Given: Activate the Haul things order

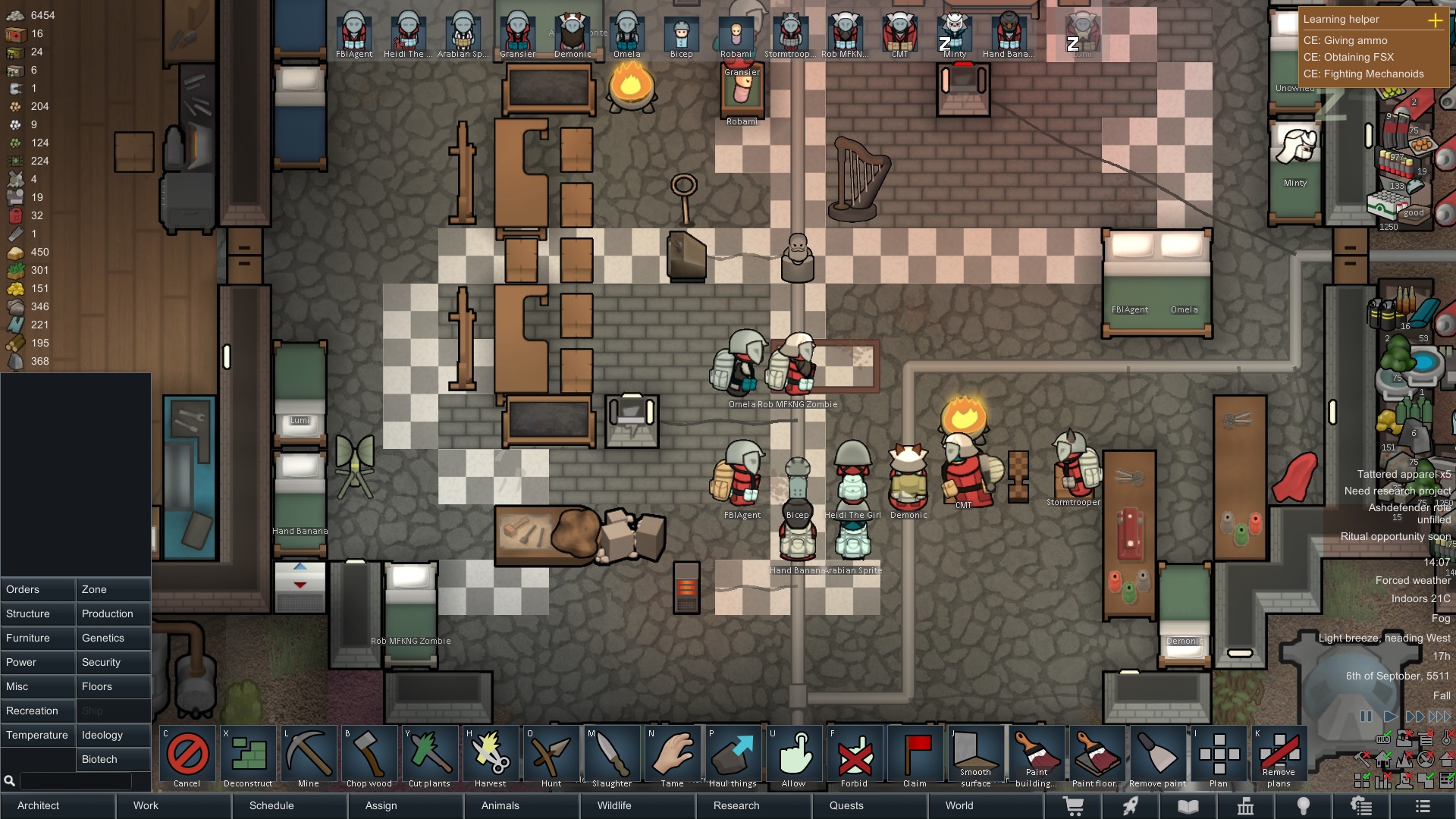Looking at the screenshot, I should click(x=733, y=758).
